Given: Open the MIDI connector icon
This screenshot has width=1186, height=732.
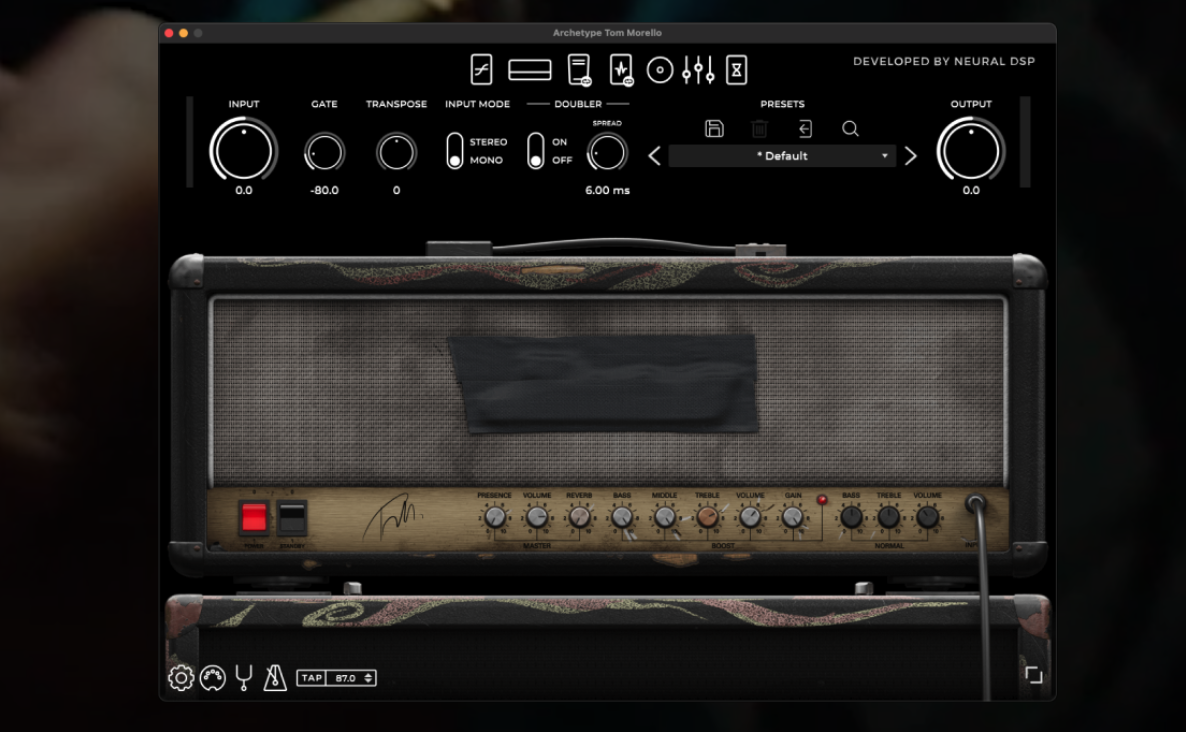Looking at the screenshot, I should click(212, 678).
